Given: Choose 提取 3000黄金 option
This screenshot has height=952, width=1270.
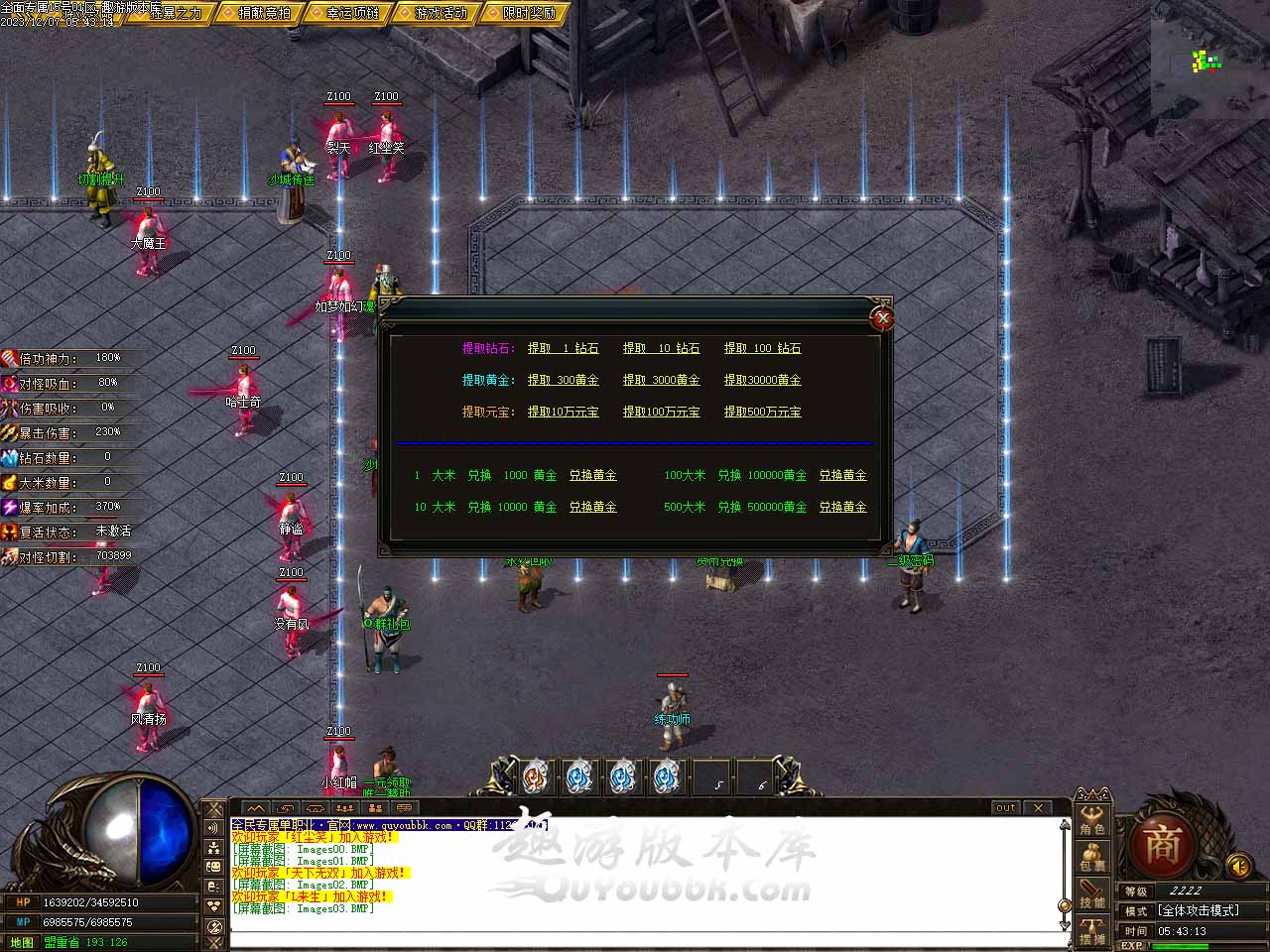Looking at the screenshot, I should coord(661,380).
